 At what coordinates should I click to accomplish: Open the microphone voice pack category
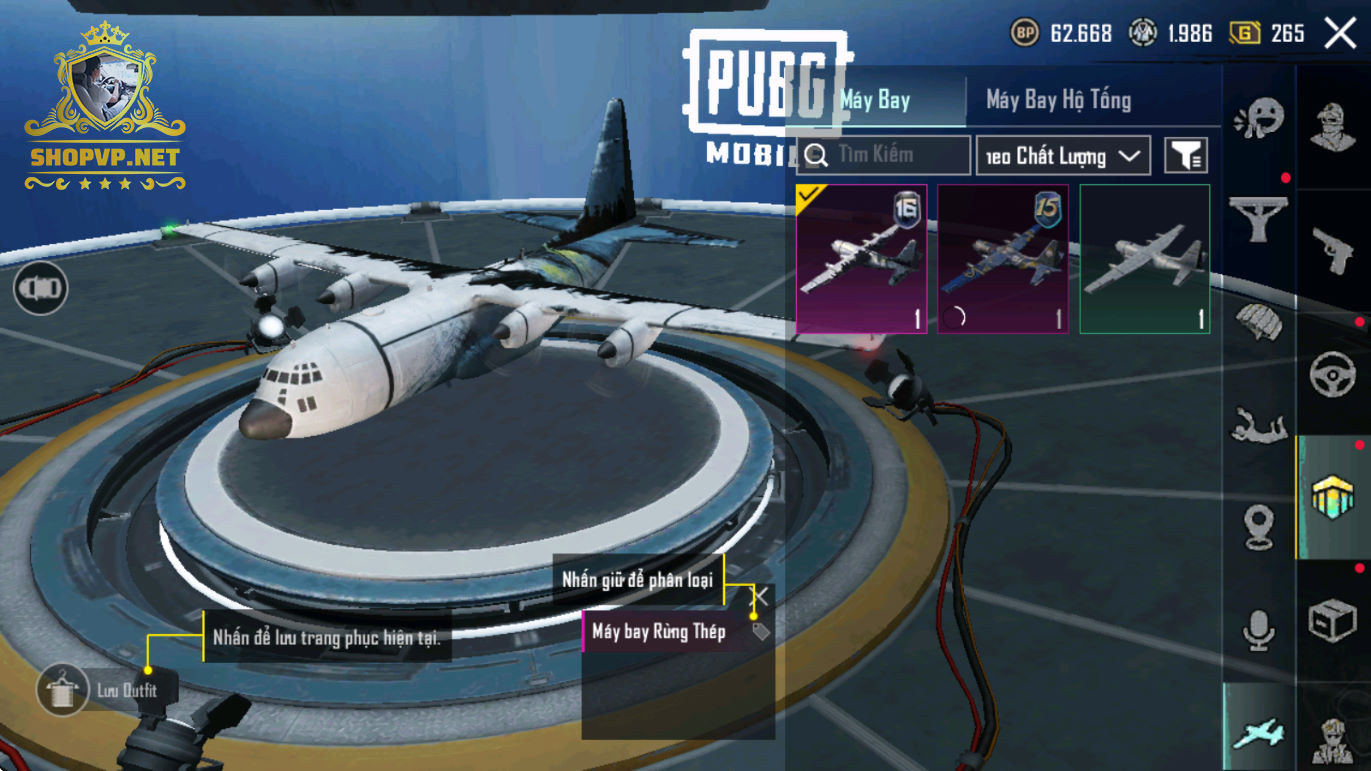[1259, 629]
